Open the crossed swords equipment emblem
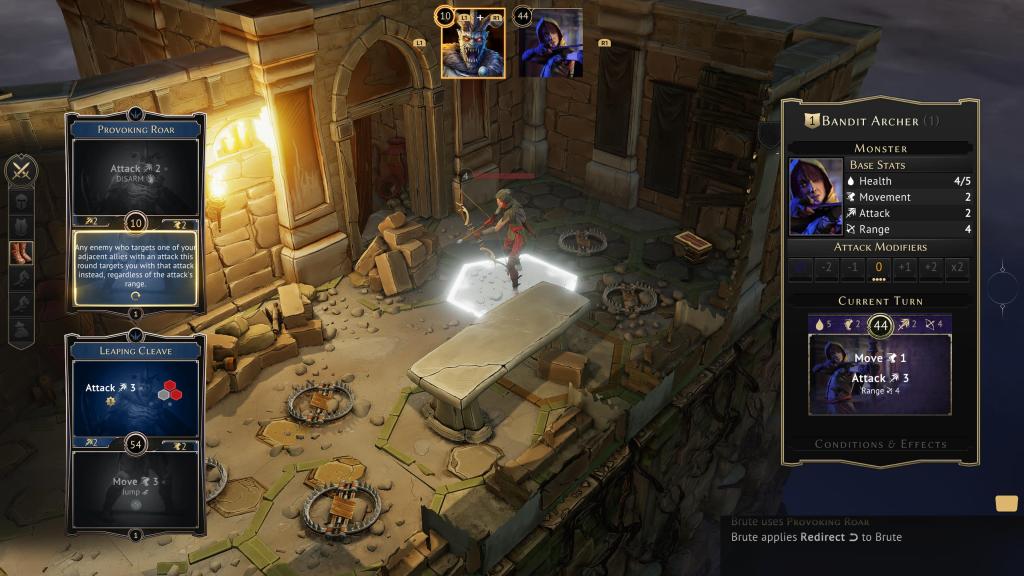The image size is (1024, 576). [x=21, y=171]
